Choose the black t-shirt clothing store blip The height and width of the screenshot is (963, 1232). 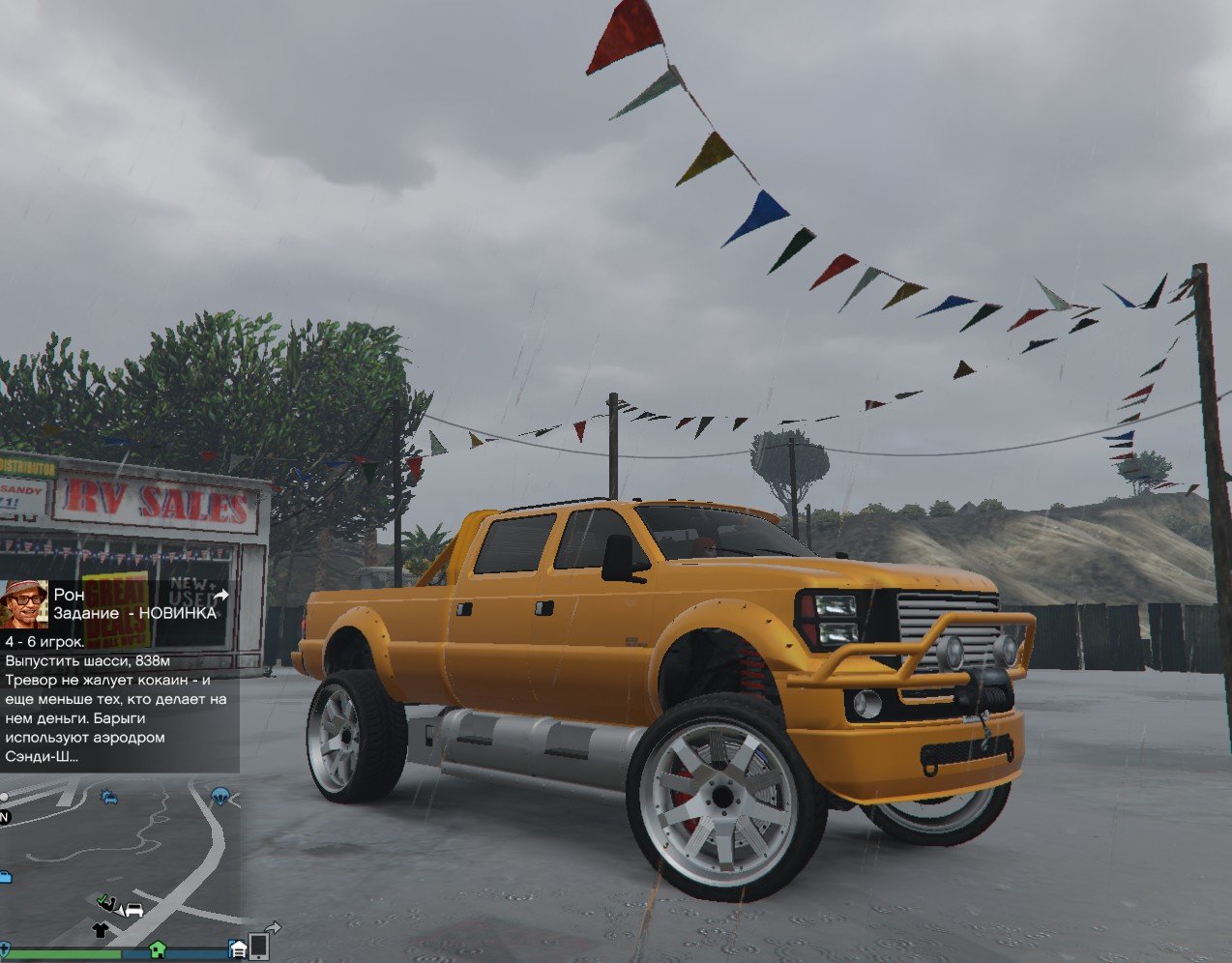101,930
